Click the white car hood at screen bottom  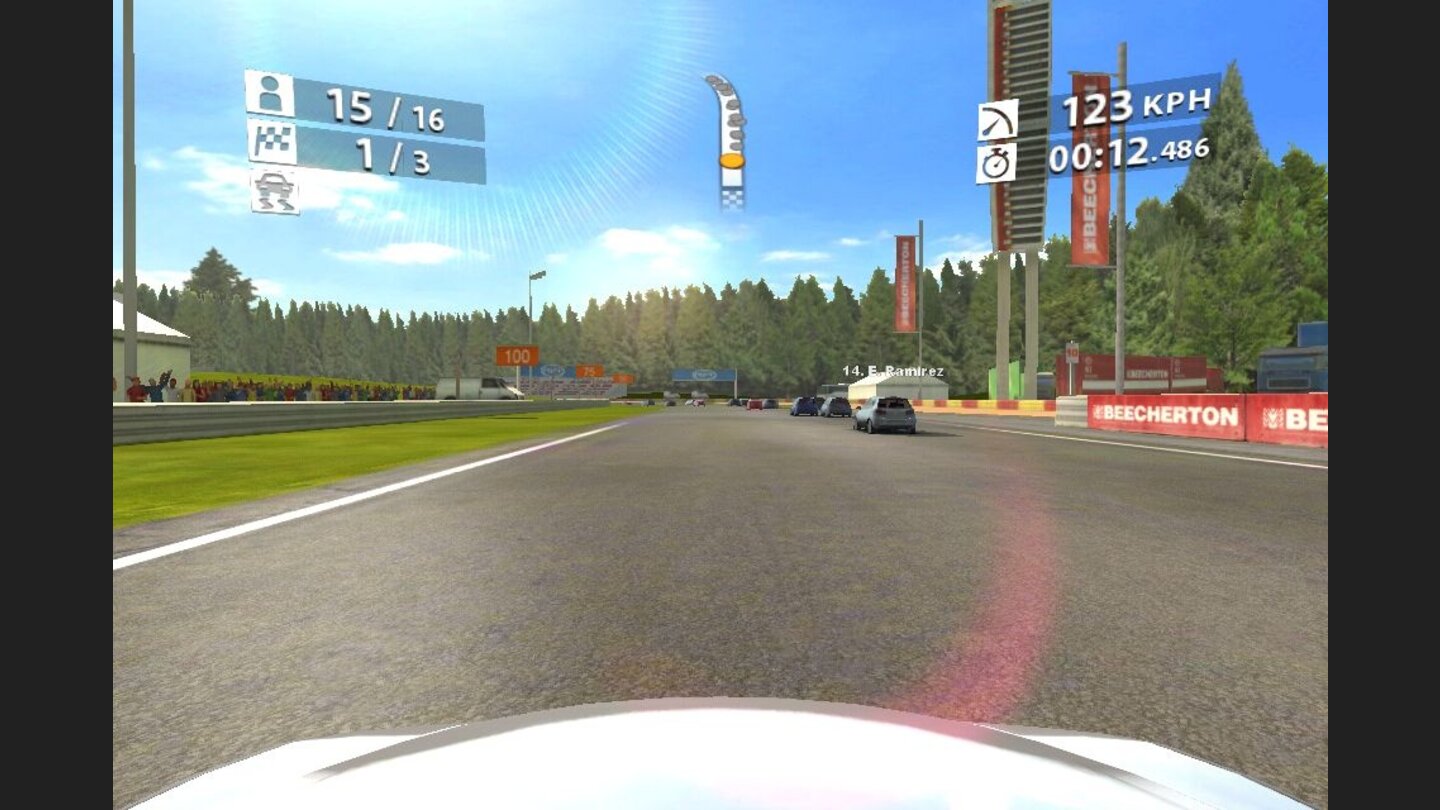pyautogui.click(x=720, y=770)
